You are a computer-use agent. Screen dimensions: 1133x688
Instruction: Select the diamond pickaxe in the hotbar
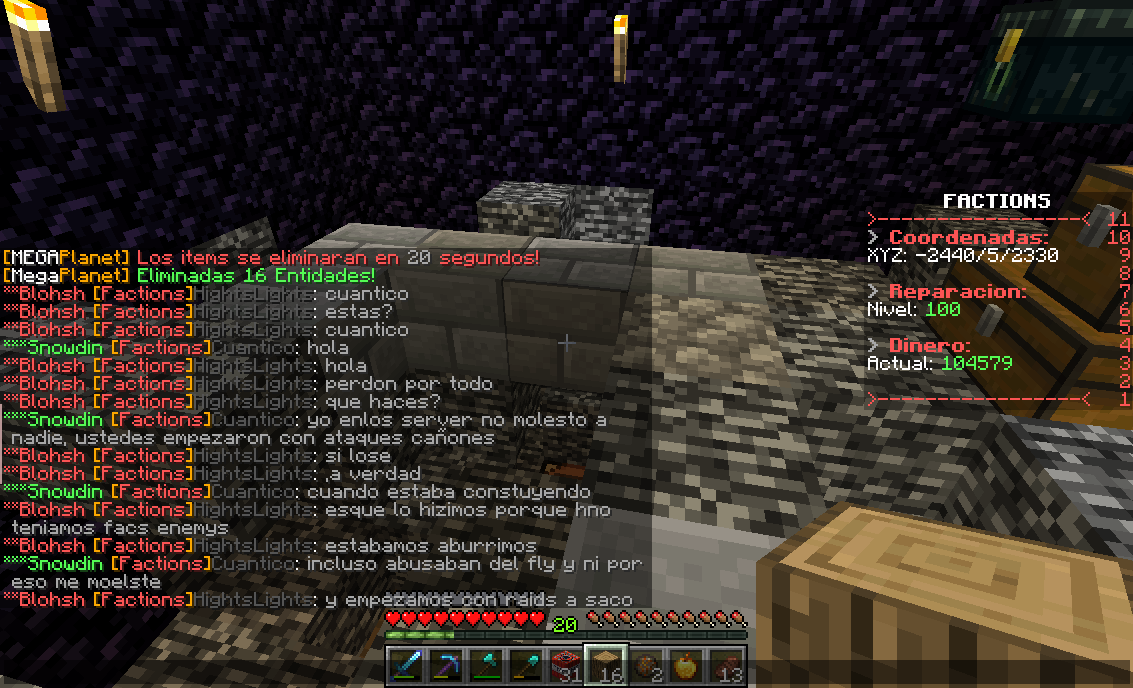445,665
